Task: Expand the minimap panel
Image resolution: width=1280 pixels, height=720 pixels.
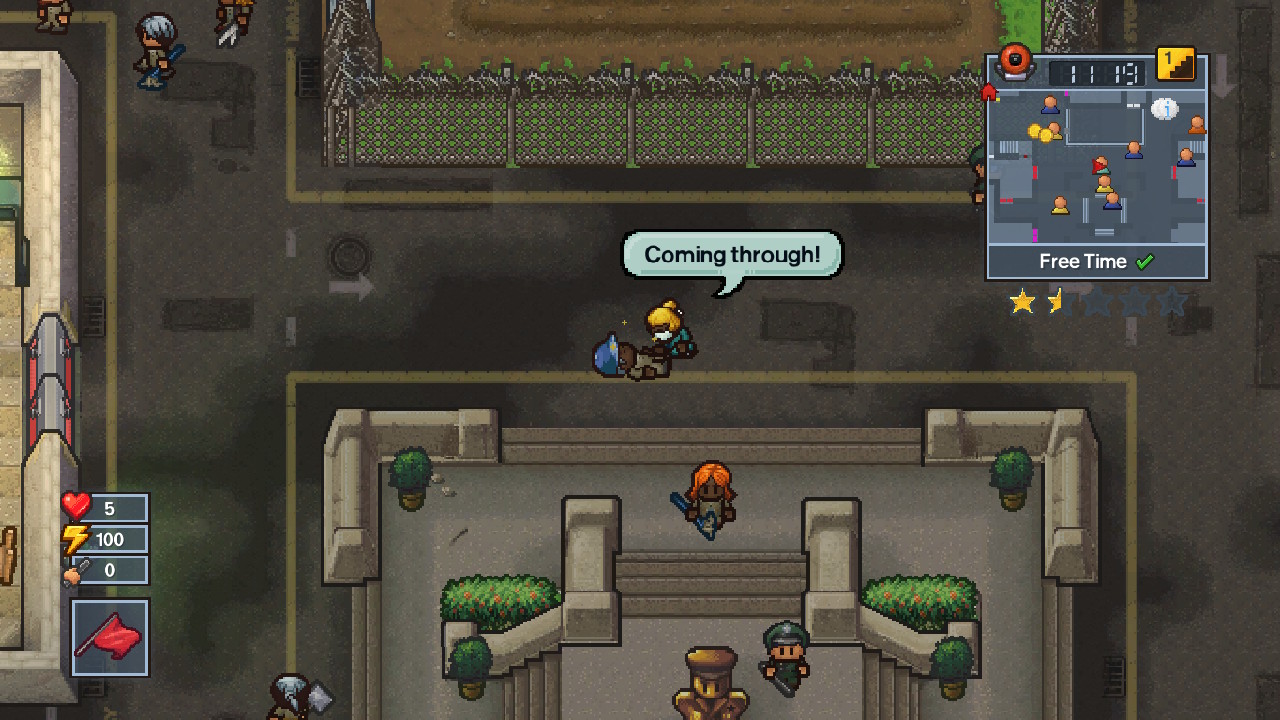Action: coord(1095,165)
